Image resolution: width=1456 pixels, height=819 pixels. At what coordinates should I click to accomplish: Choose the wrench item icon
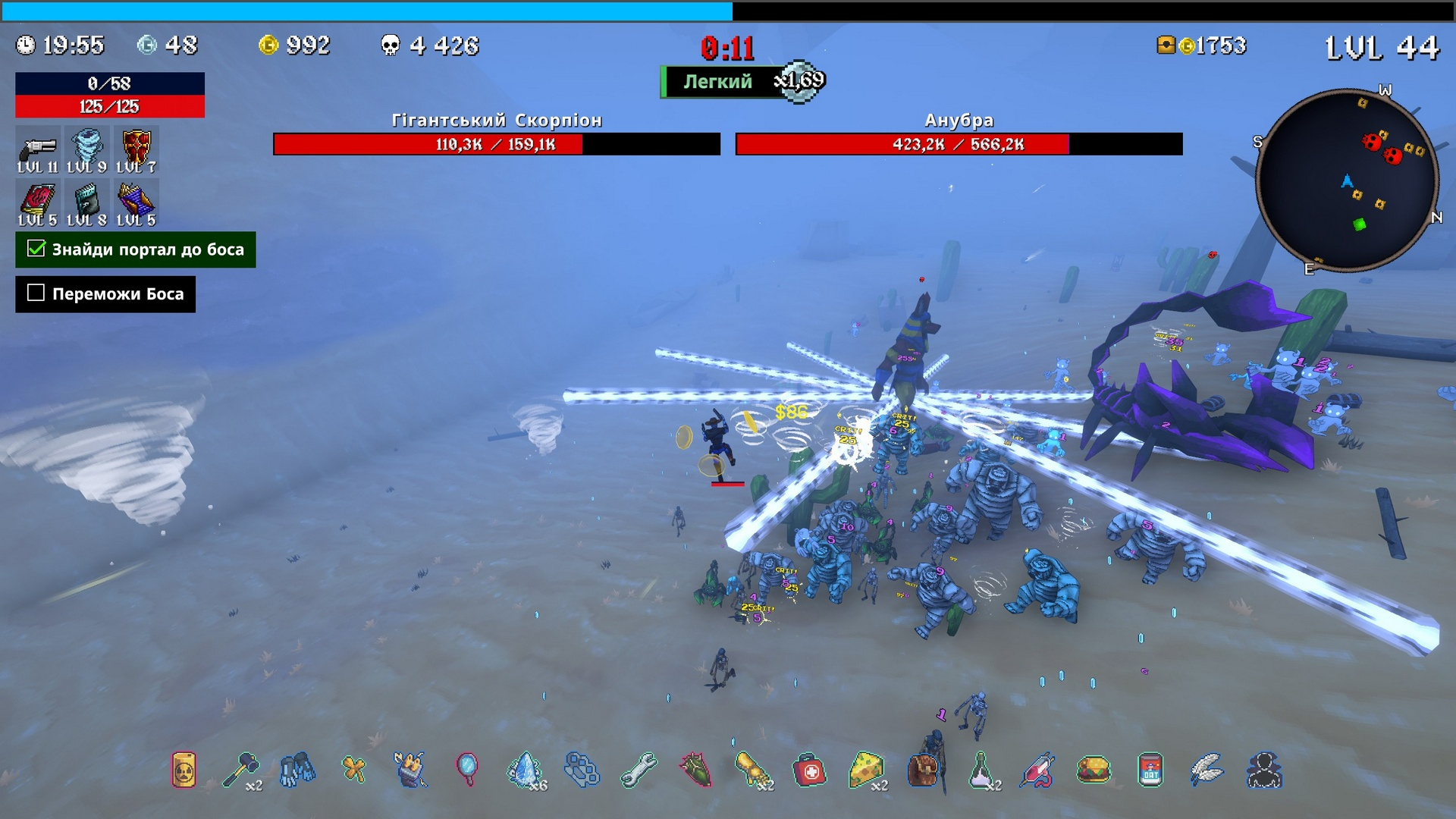pos(639,770)
